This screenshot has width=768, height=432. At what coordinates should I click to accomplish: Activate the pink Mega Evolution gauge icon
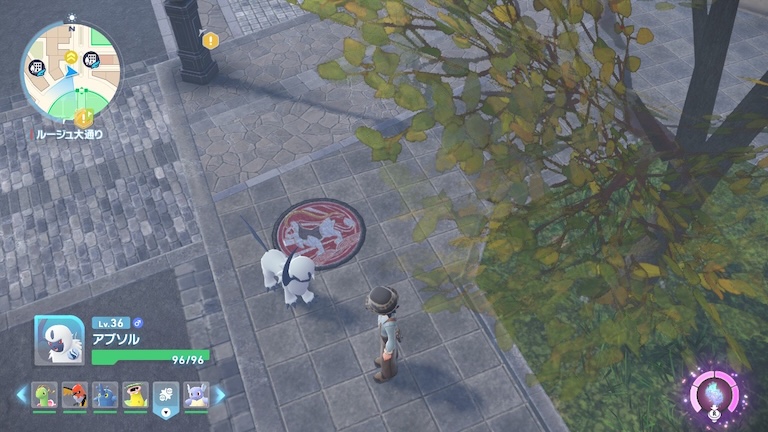coord(713,393)
